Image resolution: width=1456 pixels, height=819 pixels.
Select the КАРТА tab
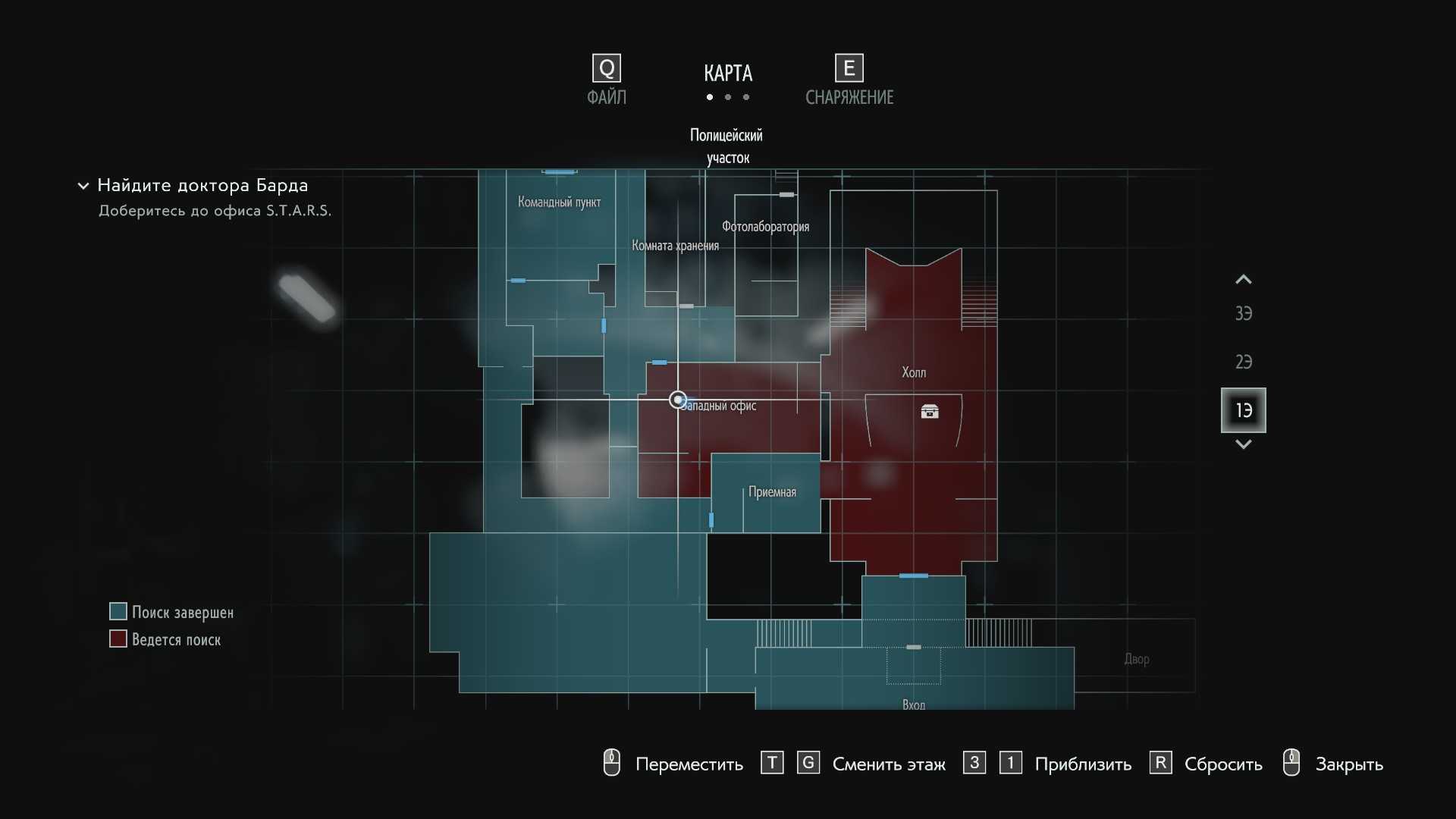[x=727, y=74]
